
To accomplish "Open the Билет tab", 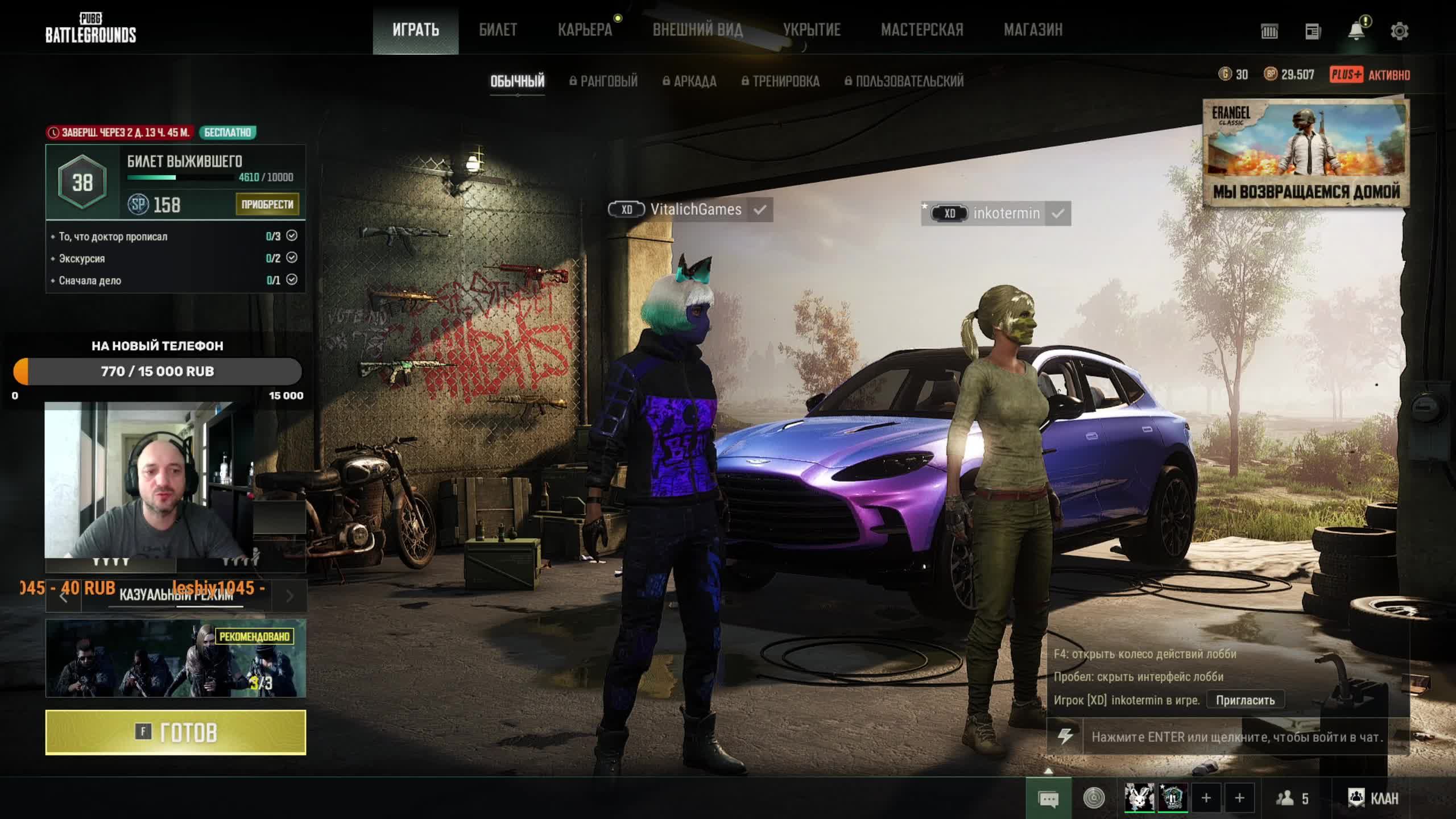I will 498,30.
